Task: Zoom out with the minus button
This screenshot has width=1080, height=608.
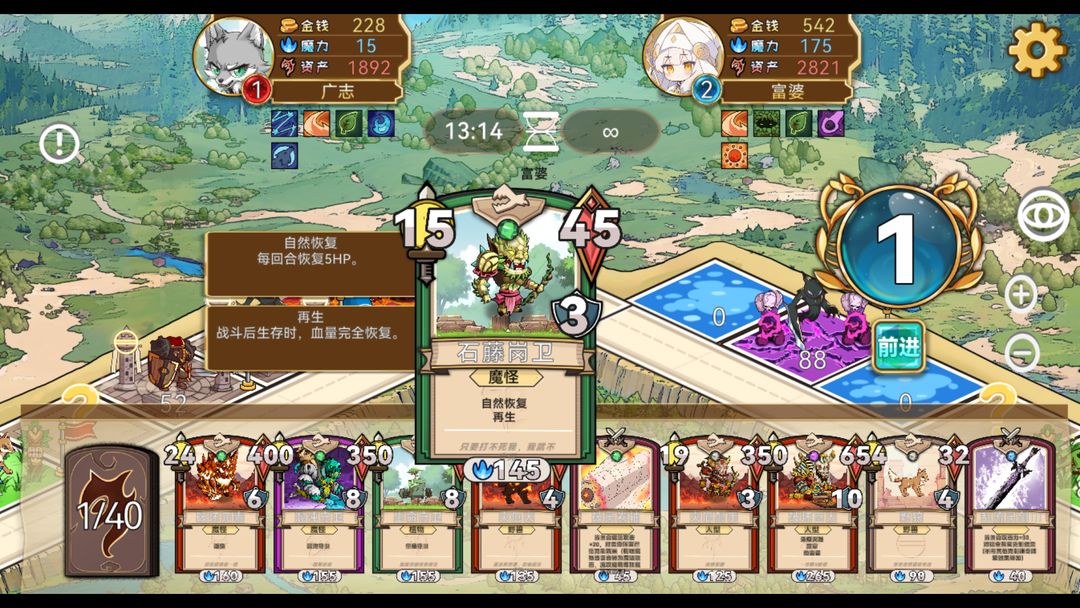Action: pos(1021,352)
